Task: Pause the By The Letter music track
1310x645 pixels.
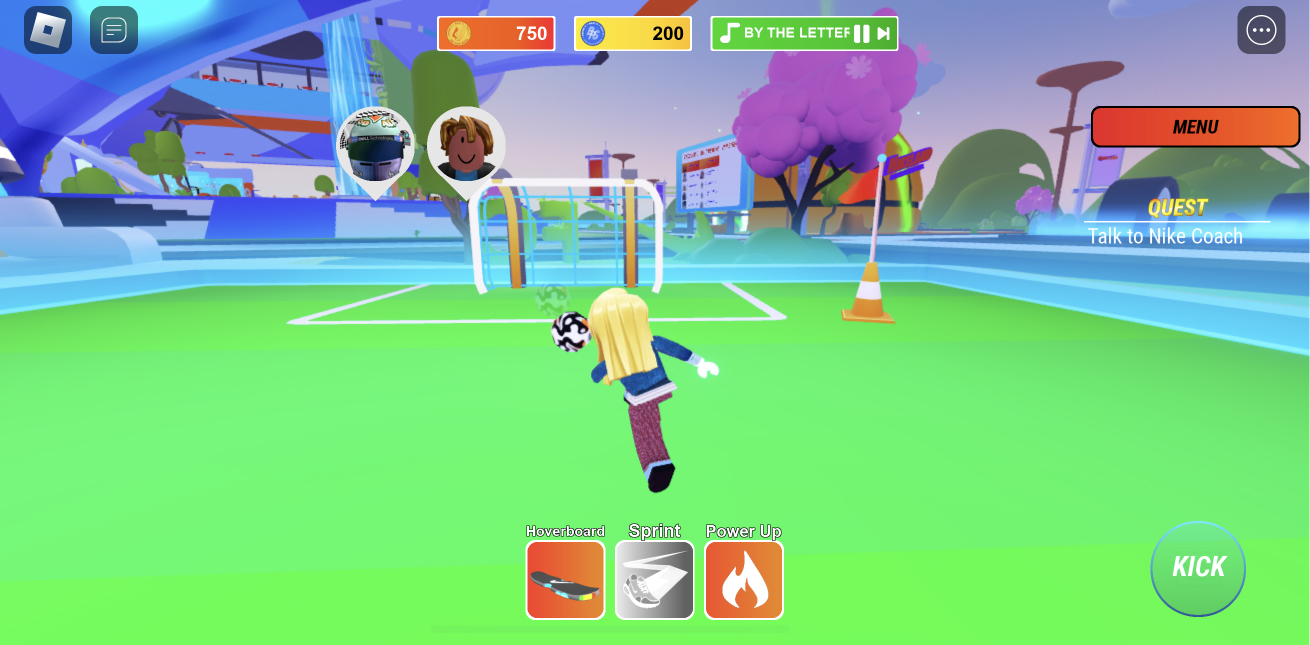Action: (861, 33)
